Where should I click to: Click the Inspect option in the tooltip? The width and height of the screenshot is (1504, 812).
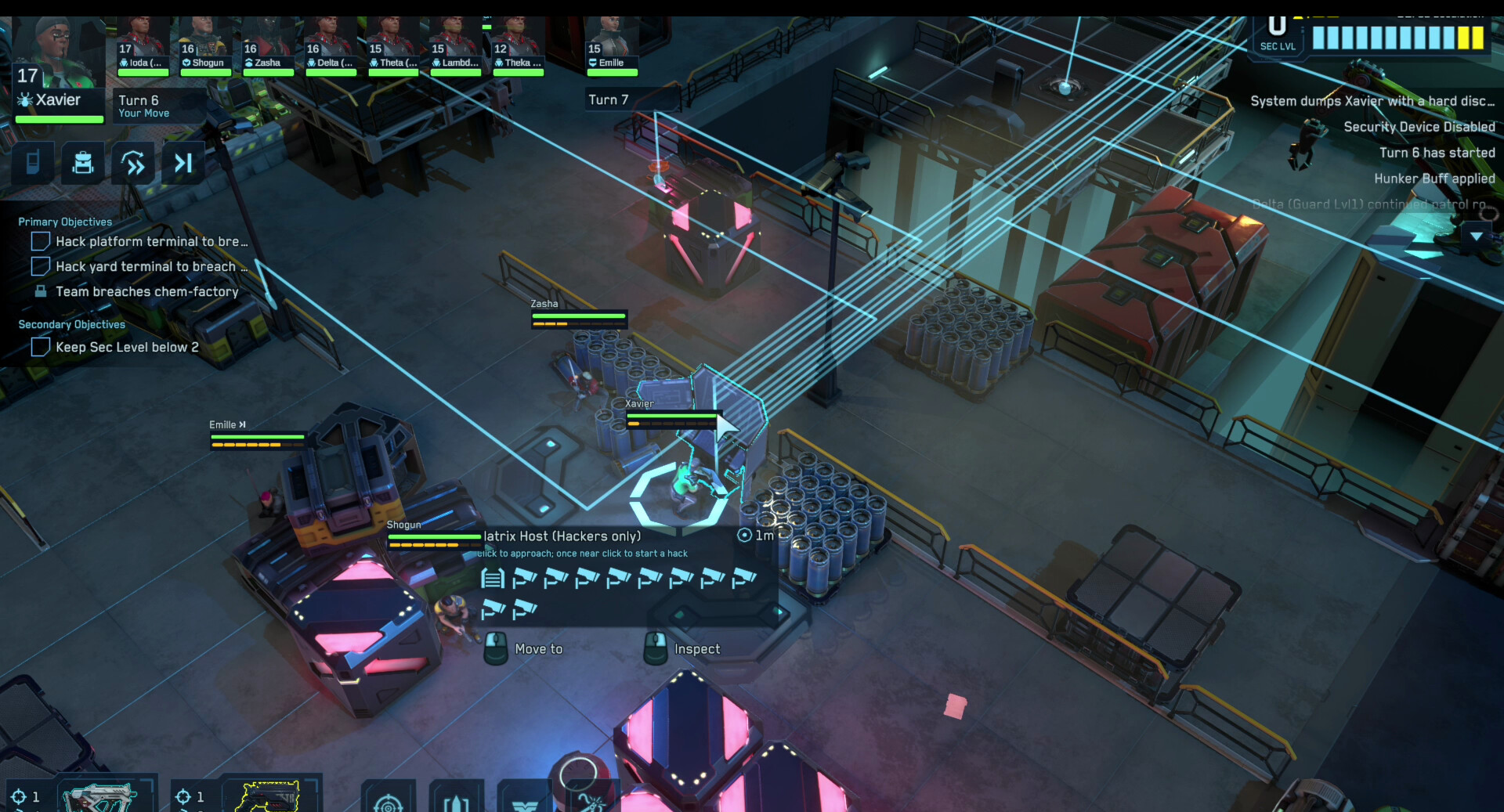(696, 648)
